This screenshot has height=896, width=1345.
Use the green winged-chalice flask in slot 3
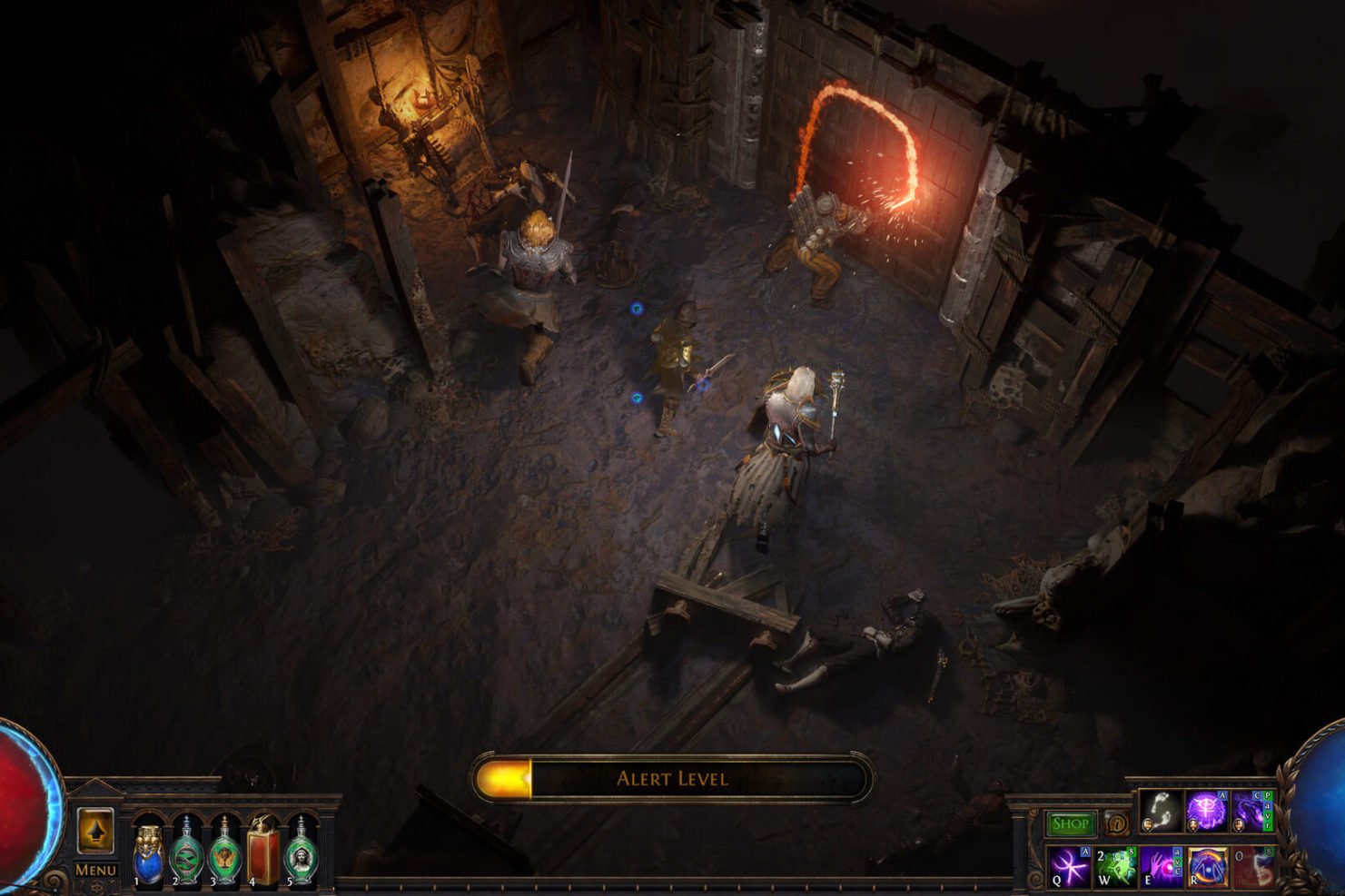224,853
